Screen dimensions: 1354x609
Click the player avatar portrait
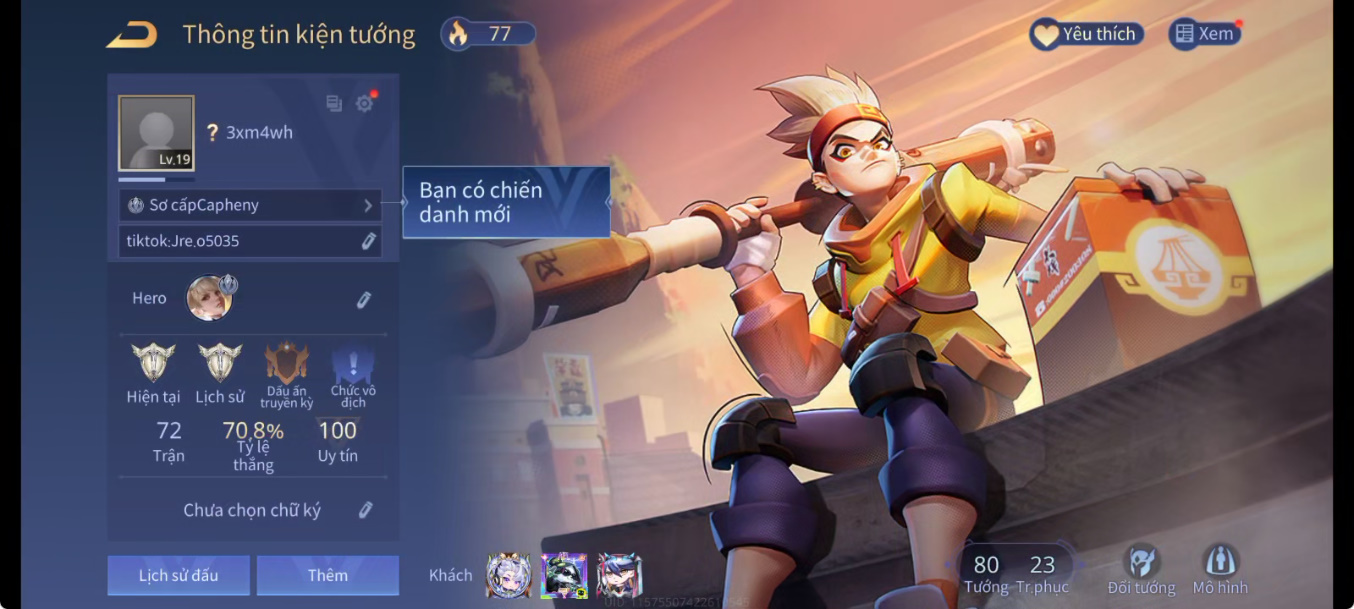click(156, 133)
